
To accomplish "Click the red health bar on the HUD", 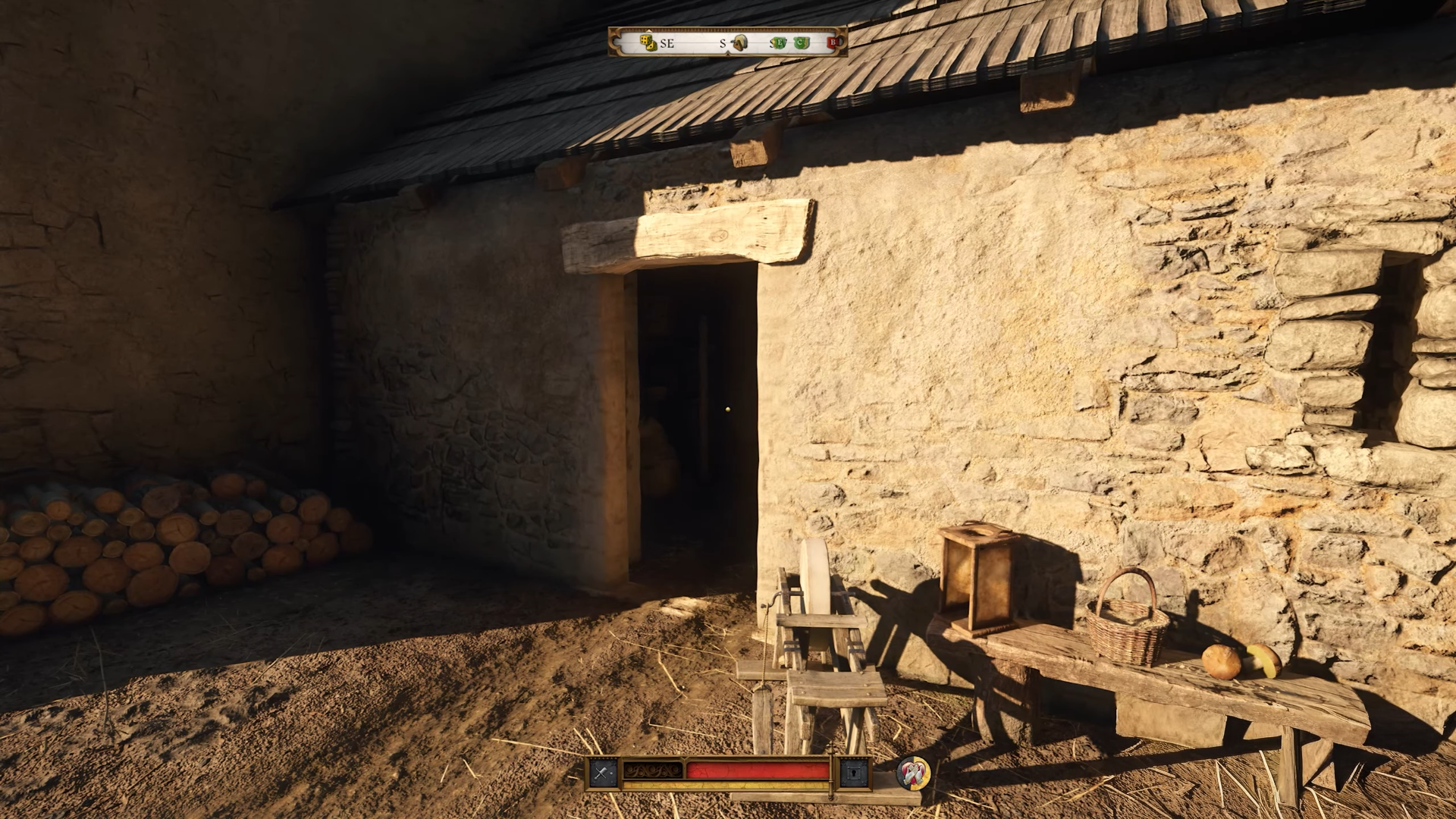I will pos(757,770).
